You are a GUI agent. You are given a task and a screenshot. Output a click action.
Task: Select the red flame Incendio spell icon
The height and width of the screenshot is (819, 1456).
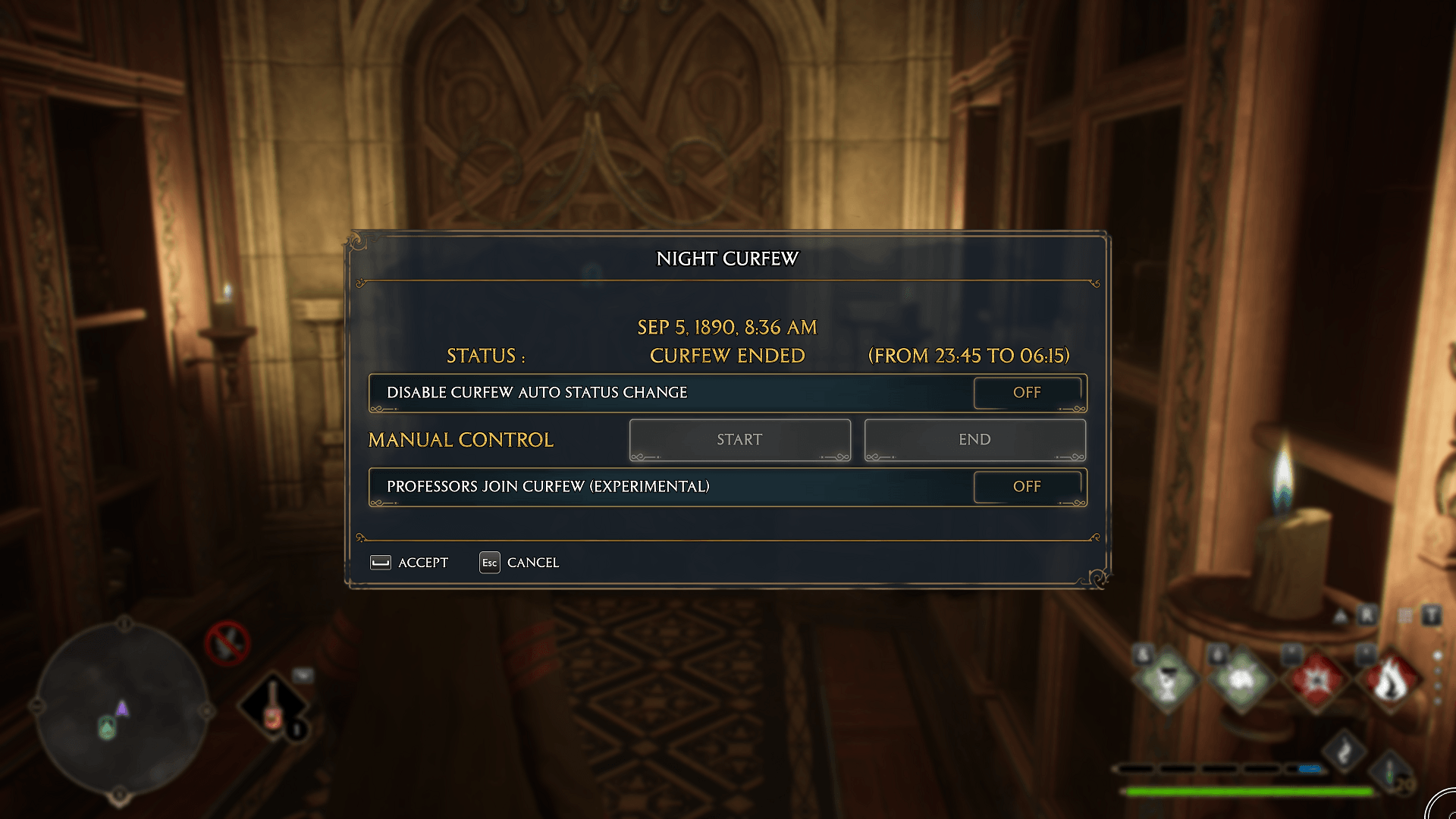tap(1391, 680)
